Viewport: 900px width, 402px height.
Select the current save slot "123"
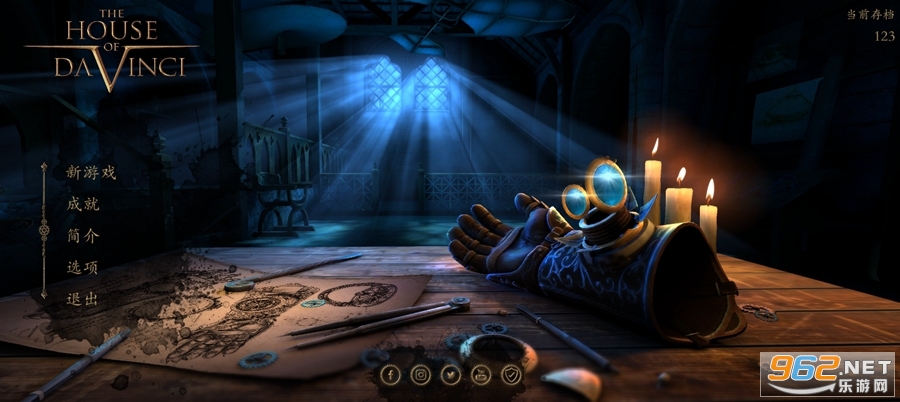(x=884, y=36)
